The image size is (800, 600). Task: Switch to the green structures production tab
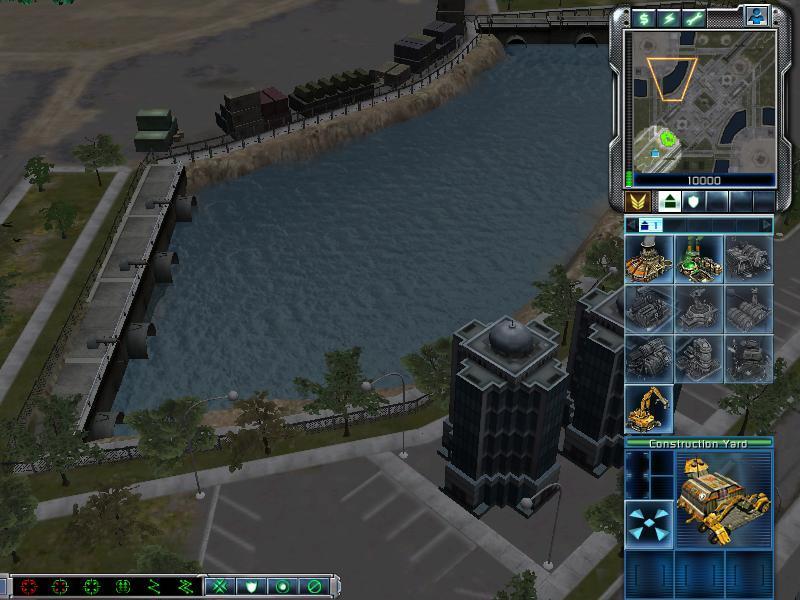click(x=668, y=202)
